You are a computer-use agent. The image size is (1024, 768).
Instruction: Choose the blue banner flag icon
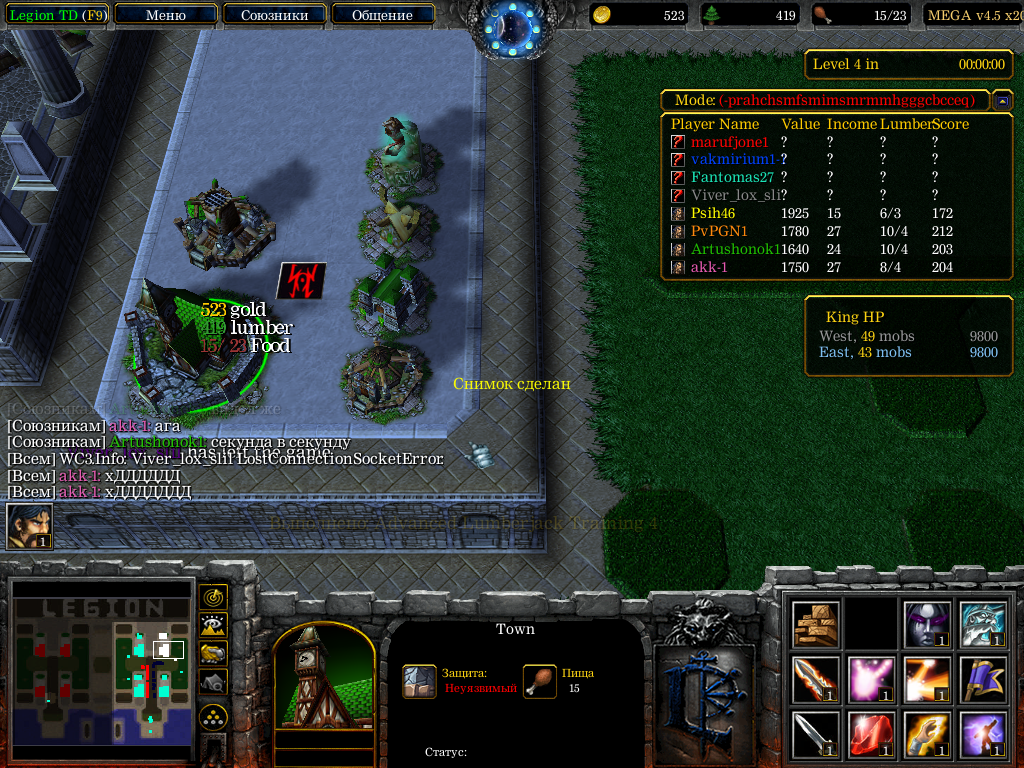coord(980,679)
